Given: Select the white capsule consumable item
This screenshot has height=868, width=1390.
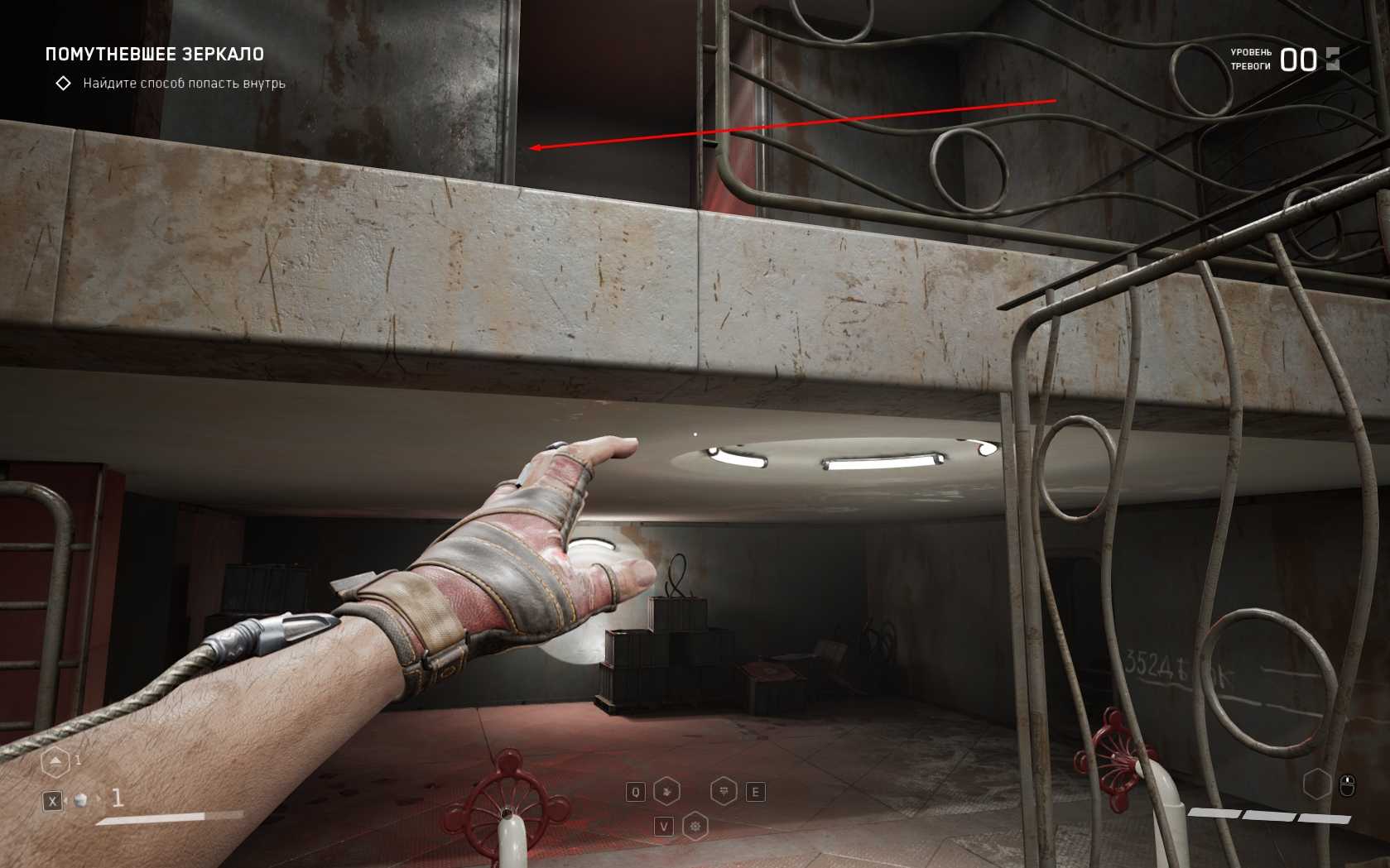Looking at the screenshot, I should tap(81, 800).
